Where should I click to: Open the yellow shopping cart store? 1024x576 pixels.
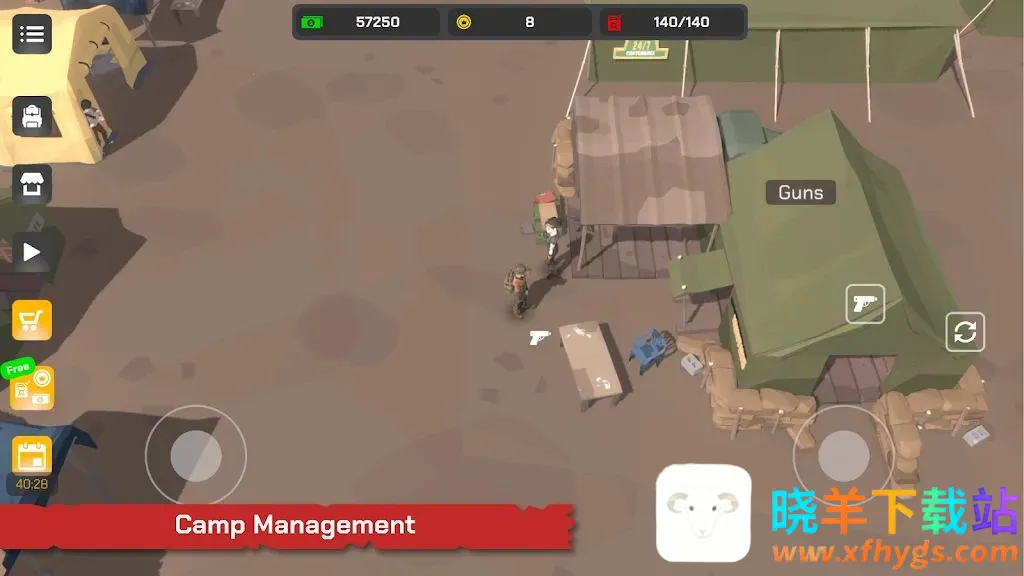click(32, 320)
